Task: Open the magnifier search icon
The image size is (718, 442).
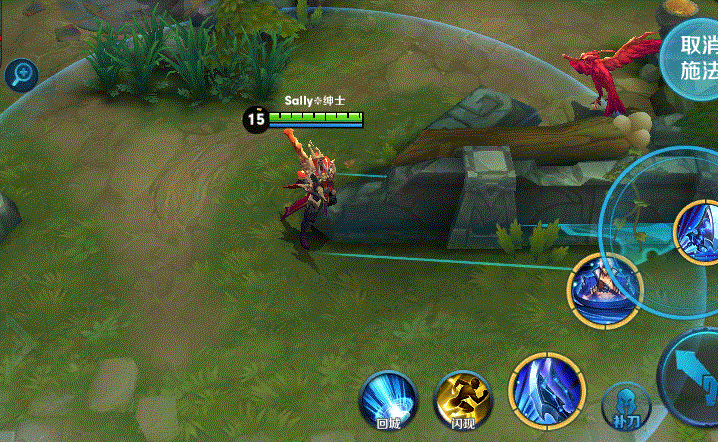Action: [x=21, y=73]
